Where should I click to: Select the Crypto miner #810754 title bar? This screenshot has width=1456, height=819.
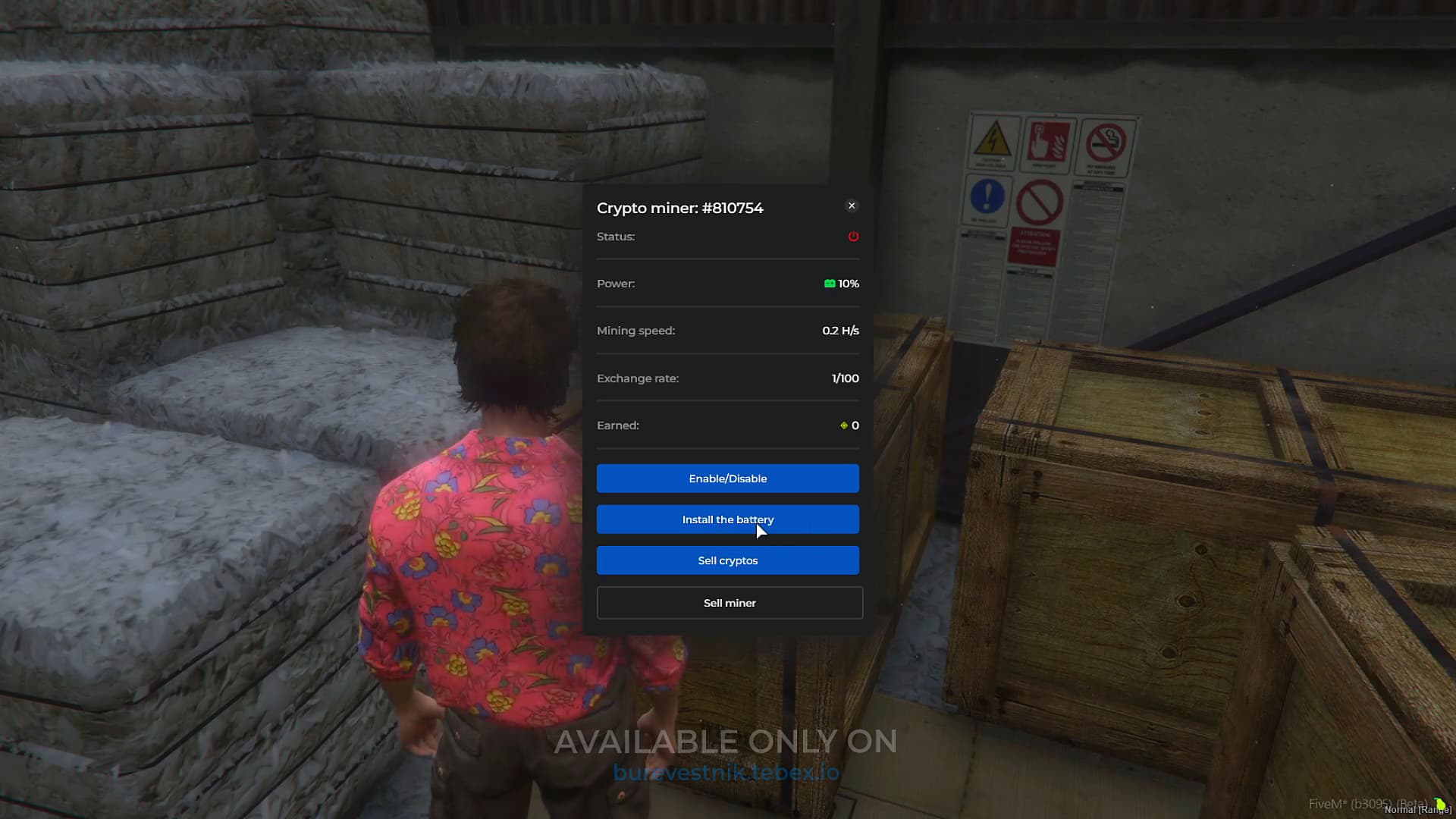click(x=680, y=208)
